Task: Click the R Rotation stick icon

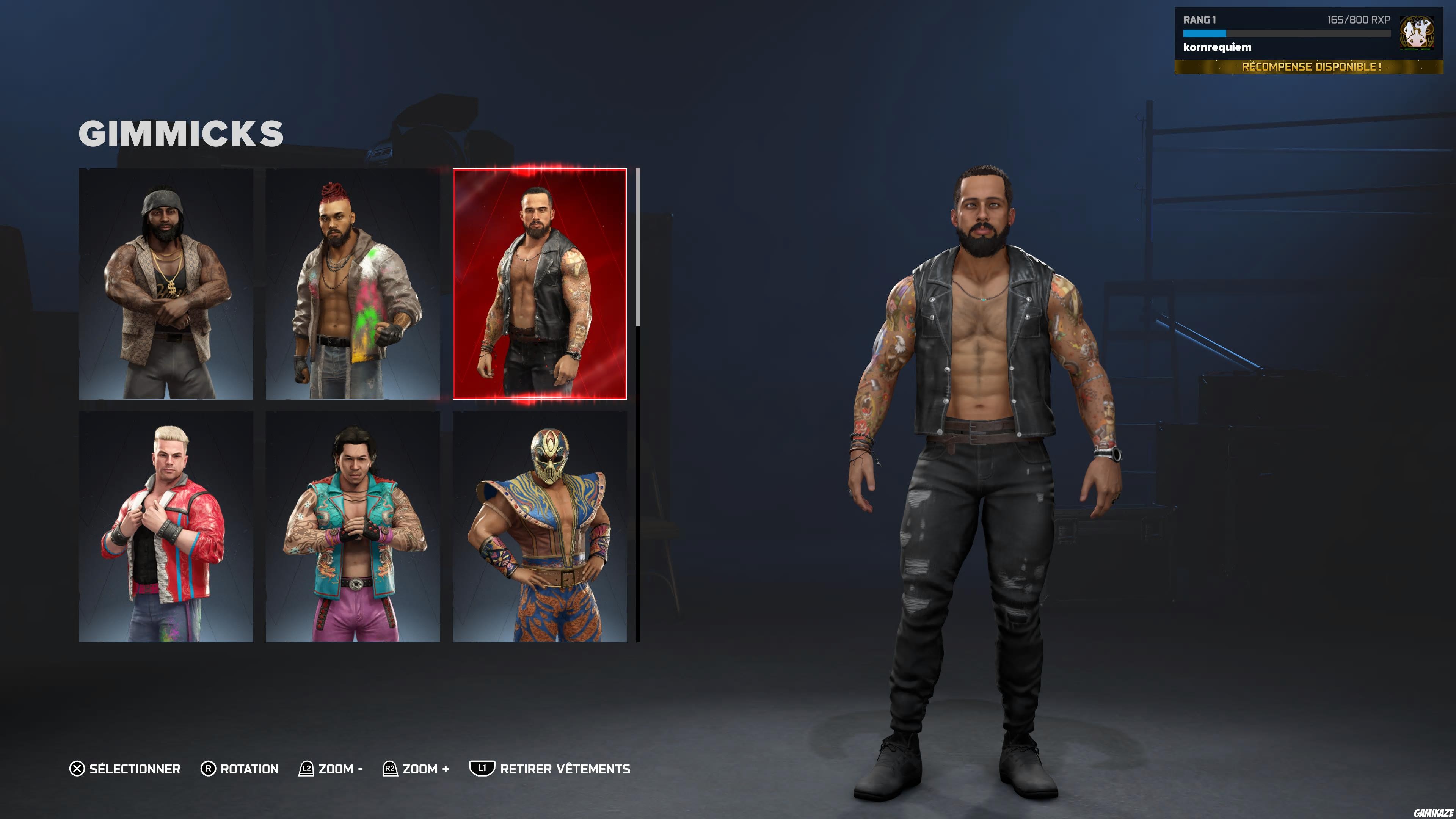Action: coord(209,769)
